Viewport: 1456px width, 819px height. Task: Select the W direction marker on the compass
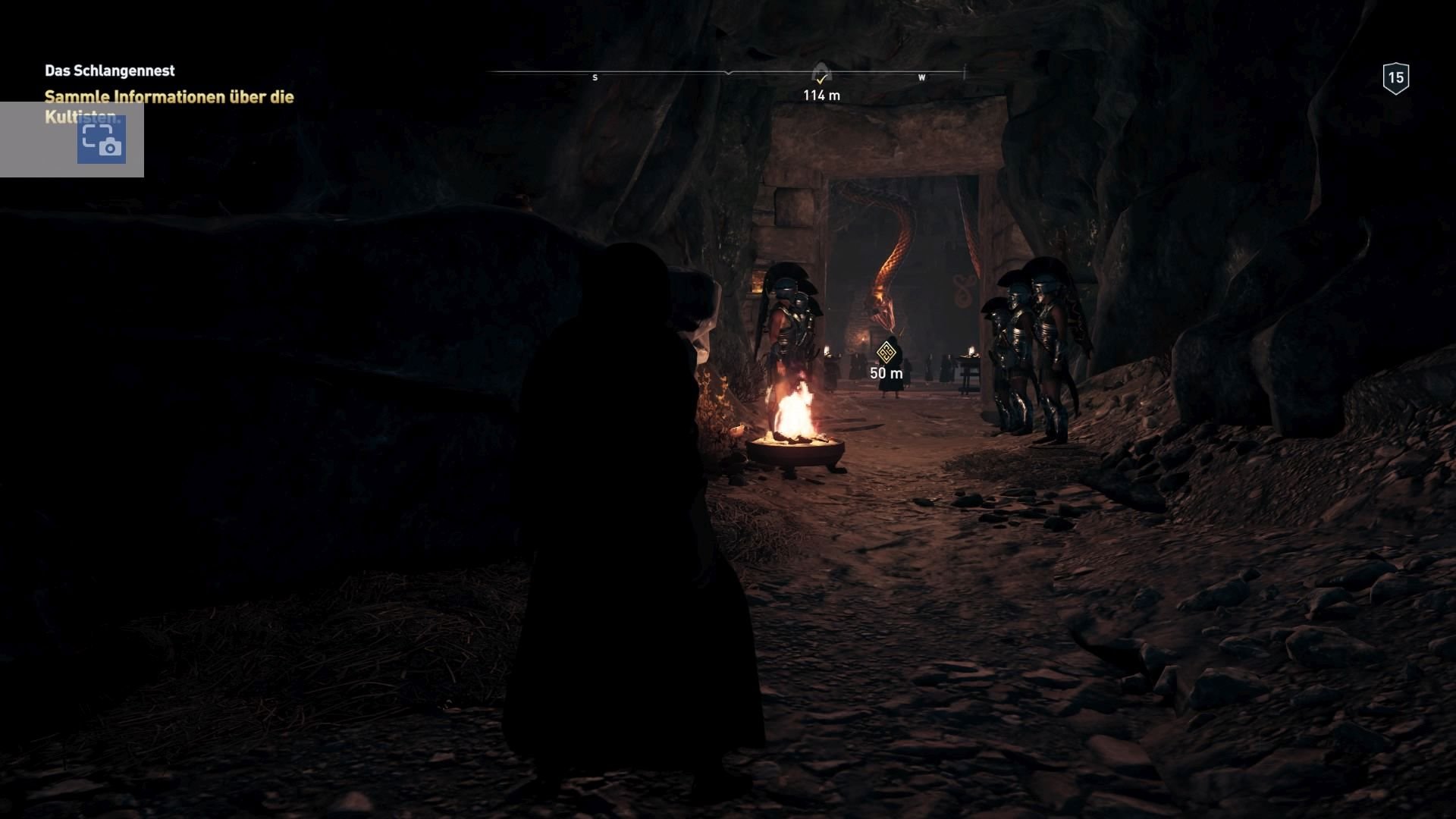pyautogui.click(x=922, y=77)
